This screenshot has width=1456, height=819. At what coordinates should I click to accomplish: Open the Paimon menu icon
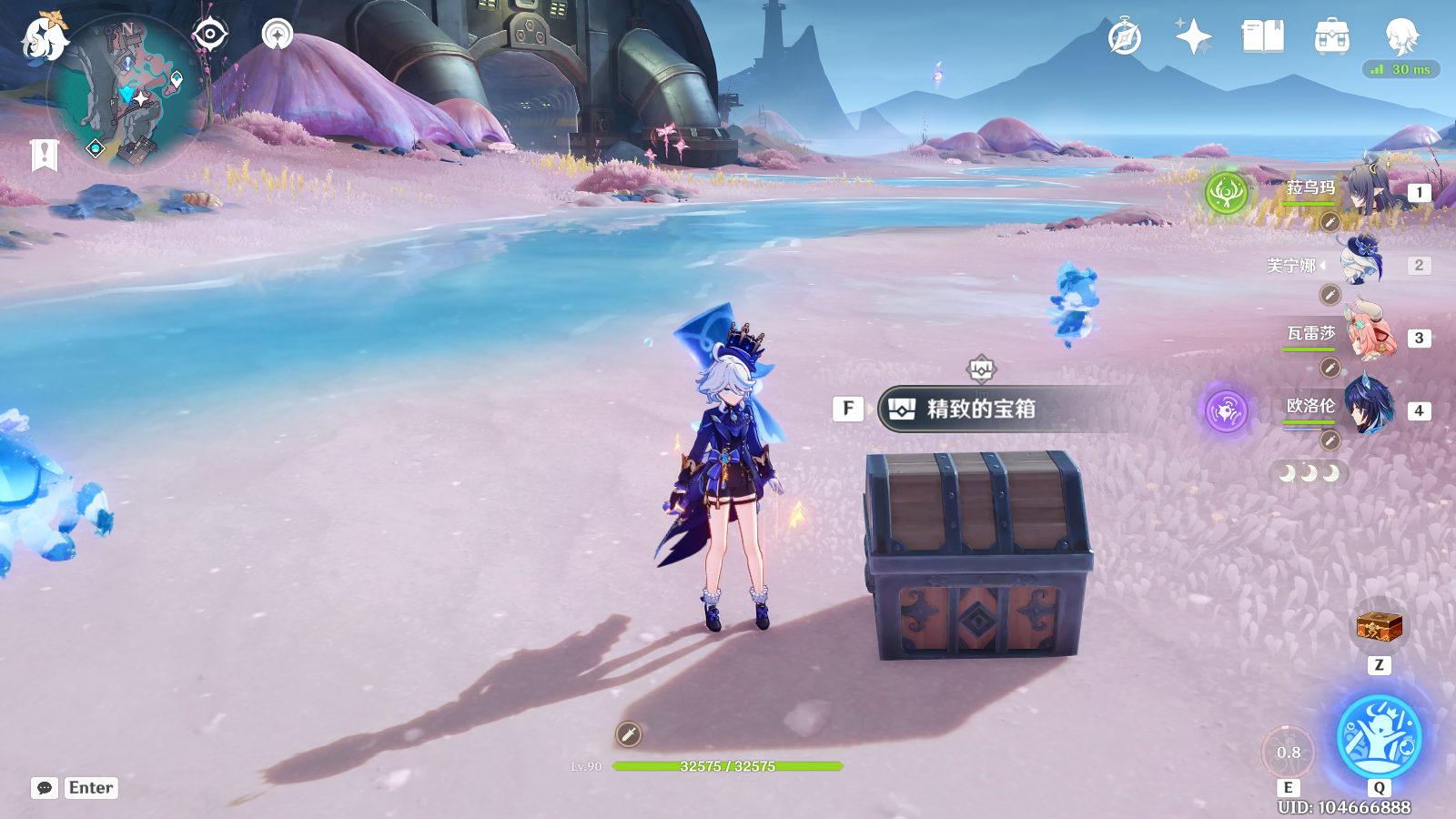pyautogui.click(x=44, y=37)
